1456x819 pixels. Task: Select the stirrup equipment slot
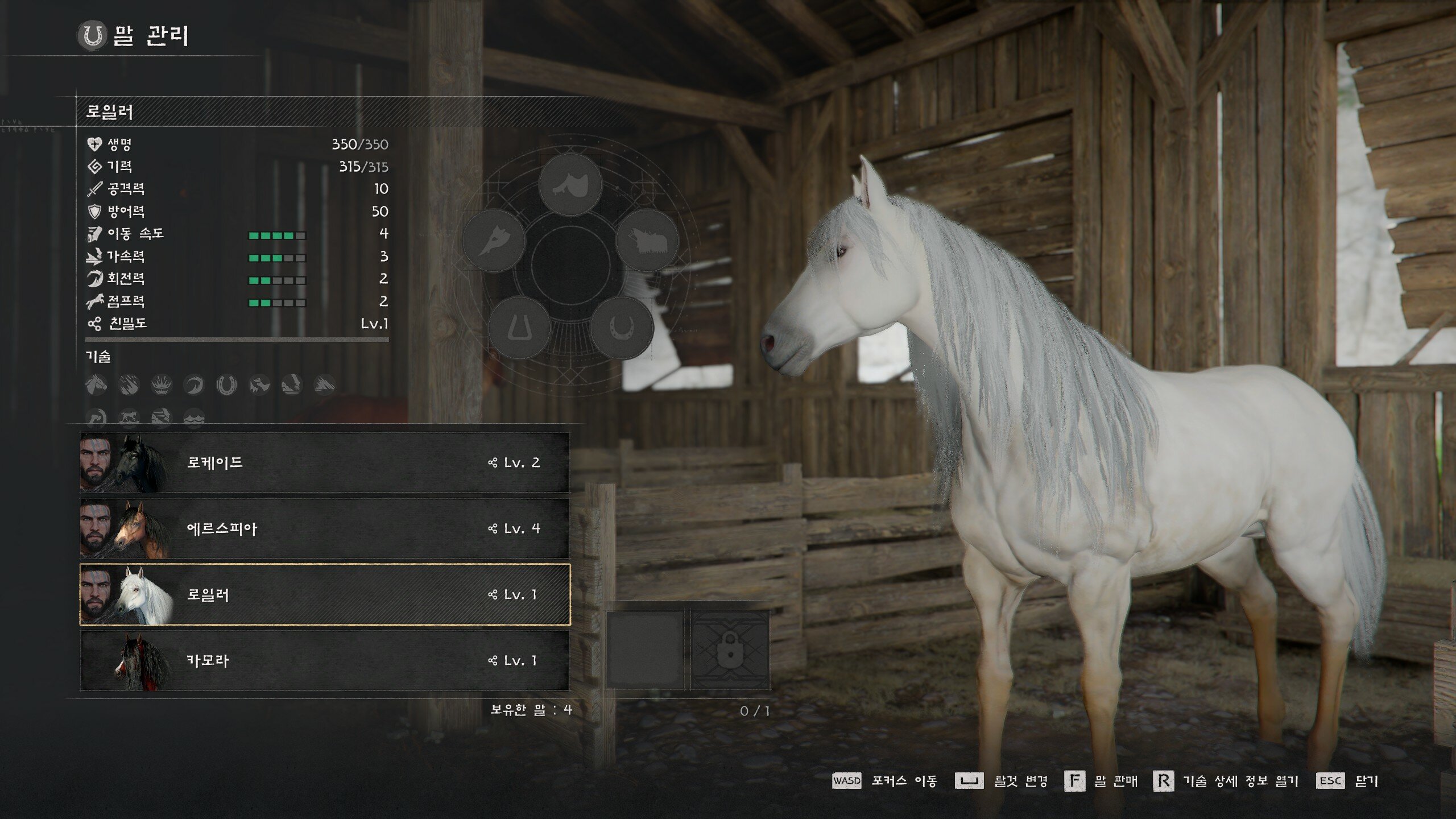(519, 328)
